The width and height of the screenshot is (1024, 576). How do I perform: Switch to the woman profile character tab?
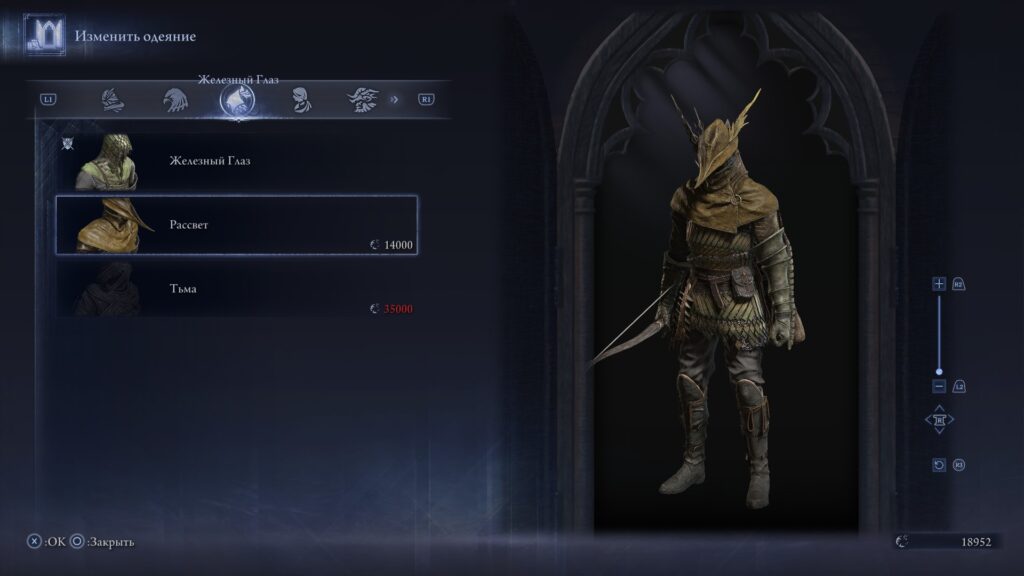pyautogui.click(x=298, y=99)
